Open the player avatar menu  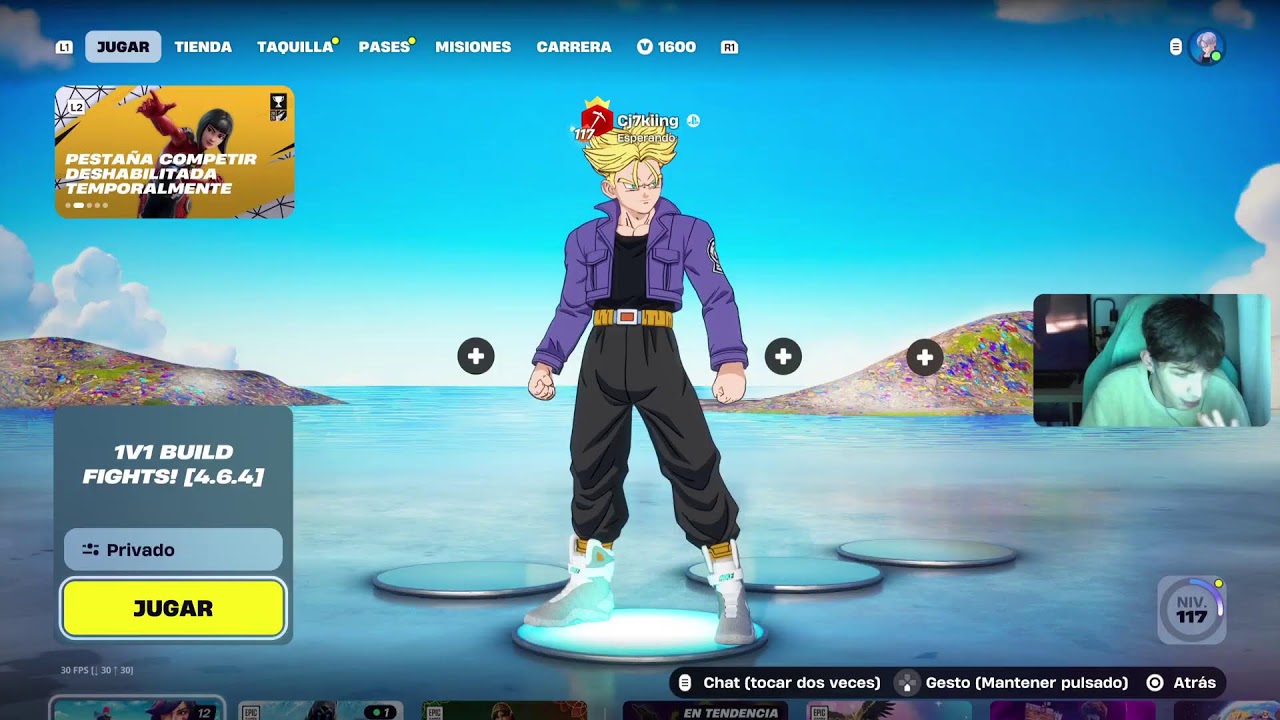[1207, 47]
